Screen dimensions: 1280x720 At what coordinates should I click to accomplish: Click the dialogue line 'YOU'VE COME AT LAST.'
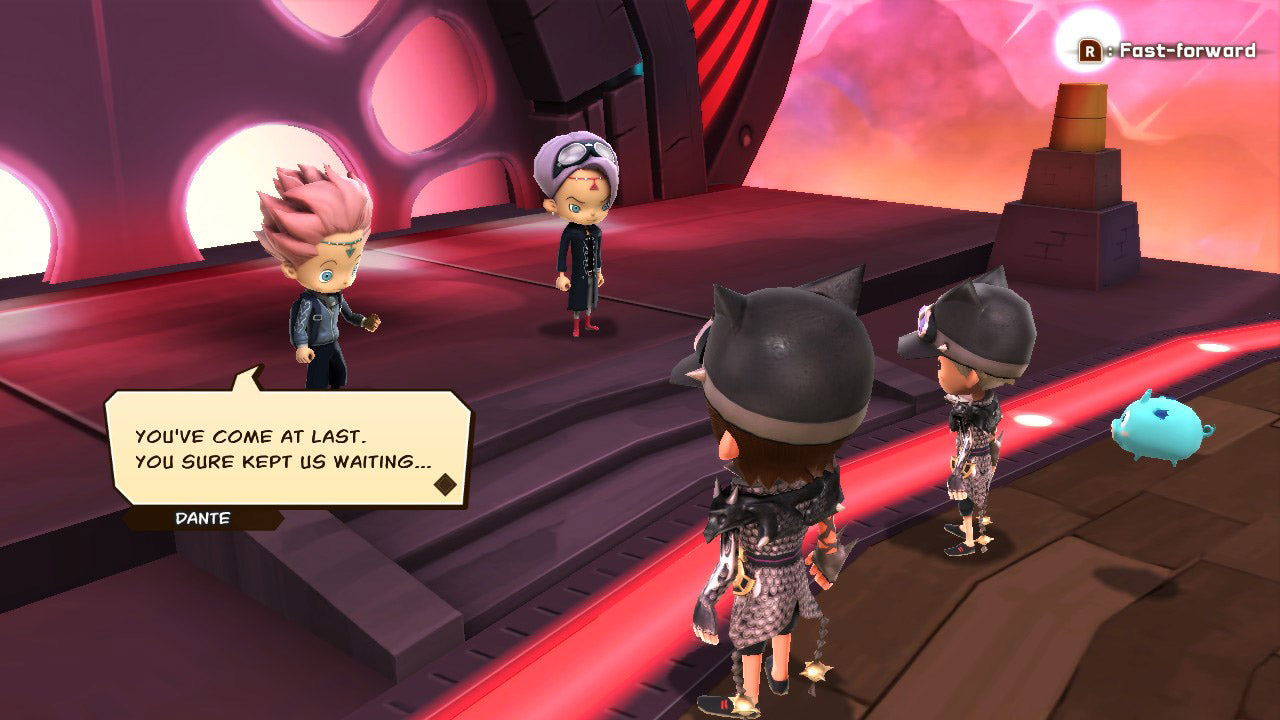(250, 436)
